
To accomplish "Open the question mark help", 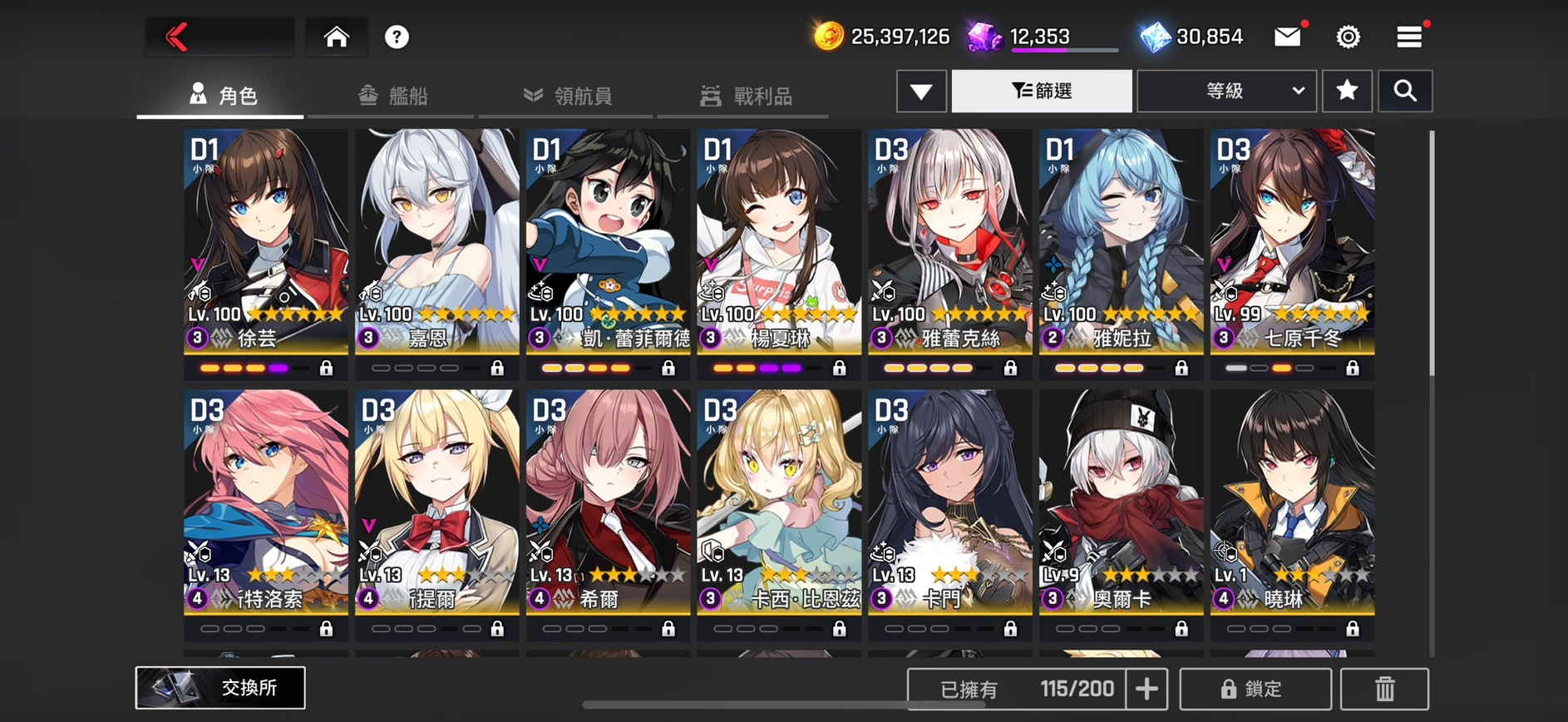I will [x=397, y=37].
